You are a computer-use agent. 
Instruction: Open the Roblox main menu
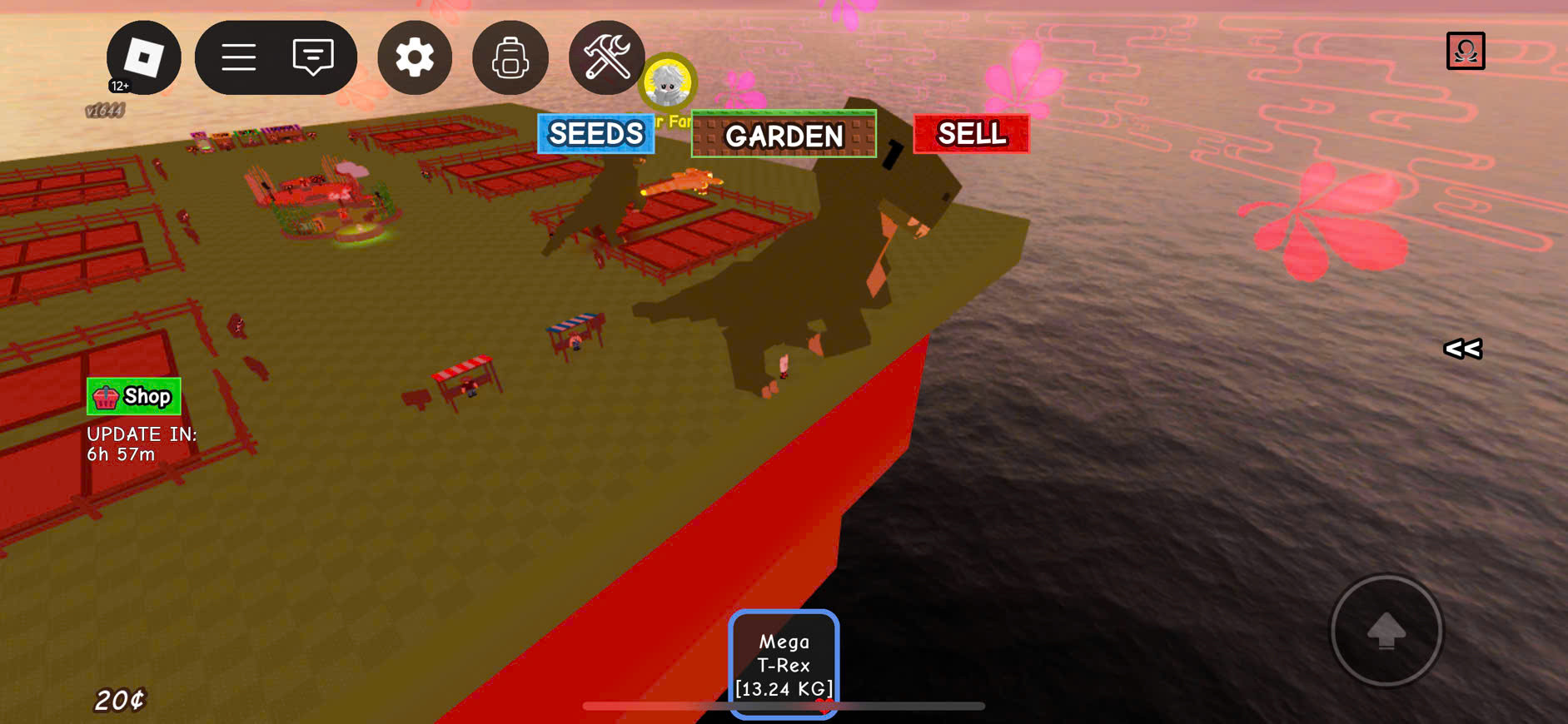143,57
